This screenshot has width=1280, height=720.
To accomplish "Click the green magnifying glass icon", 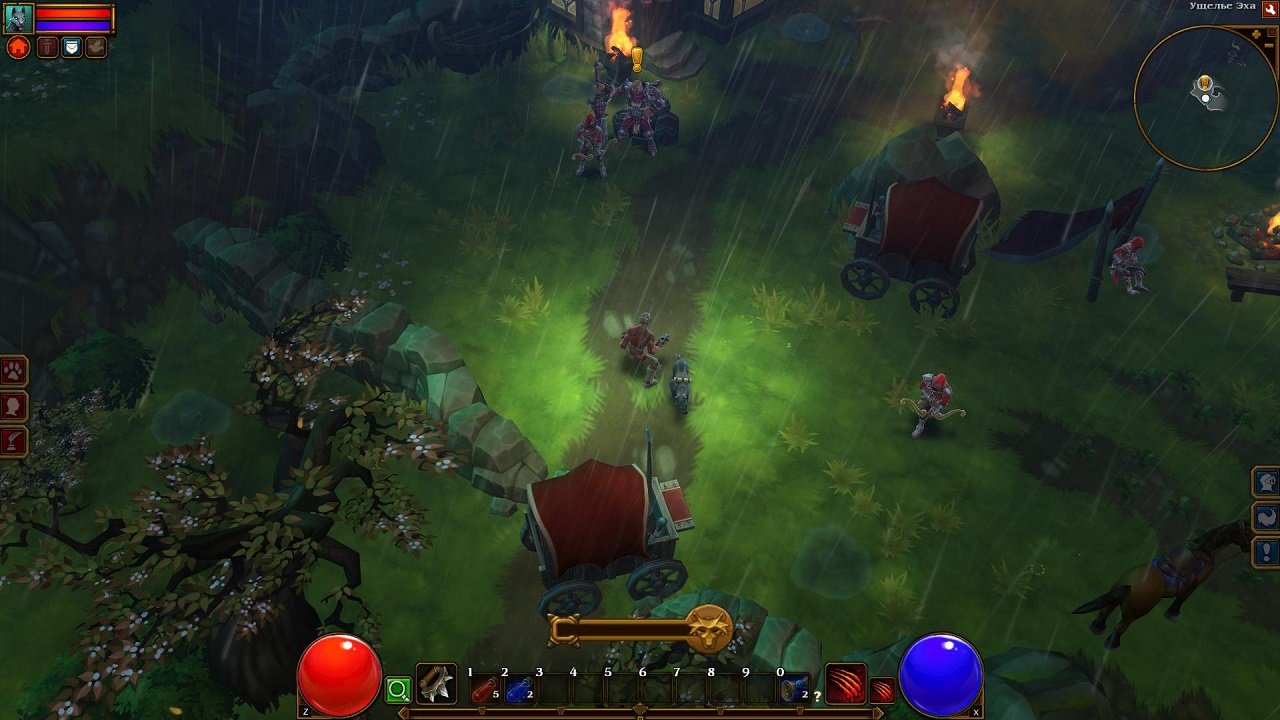I will coord(396,688).
